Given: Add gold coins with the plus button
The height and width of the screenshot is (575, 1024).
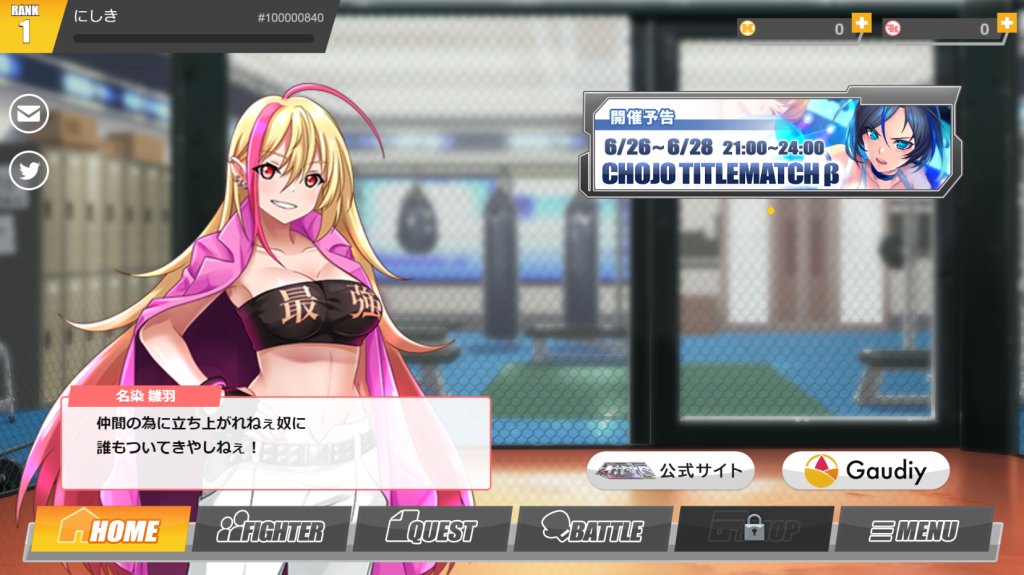Looking at the screenshot, I should point(861,24).
